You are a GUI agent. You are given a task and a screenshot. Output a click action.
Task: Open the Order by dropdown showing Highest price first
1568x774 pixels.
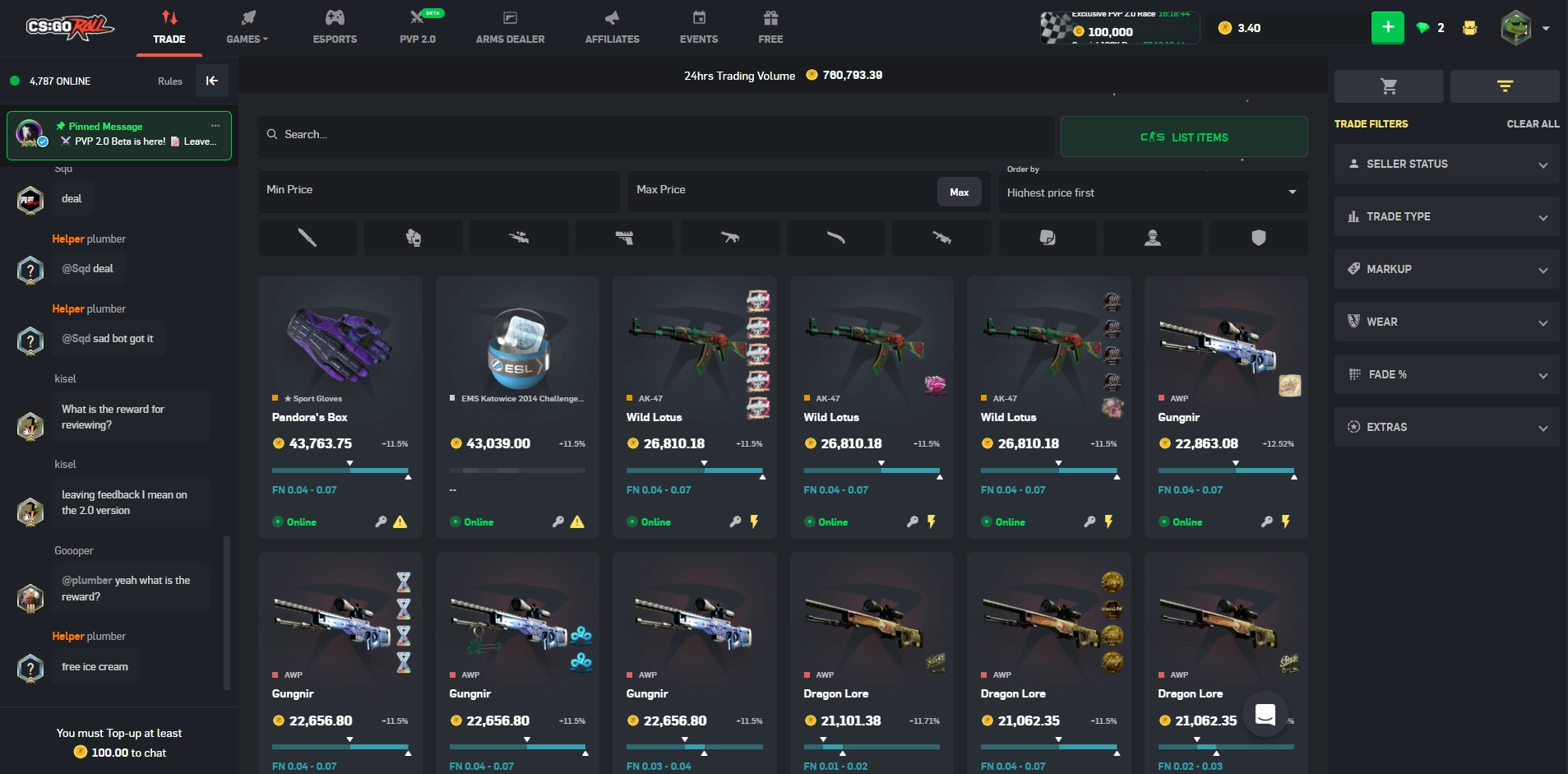1152,192
